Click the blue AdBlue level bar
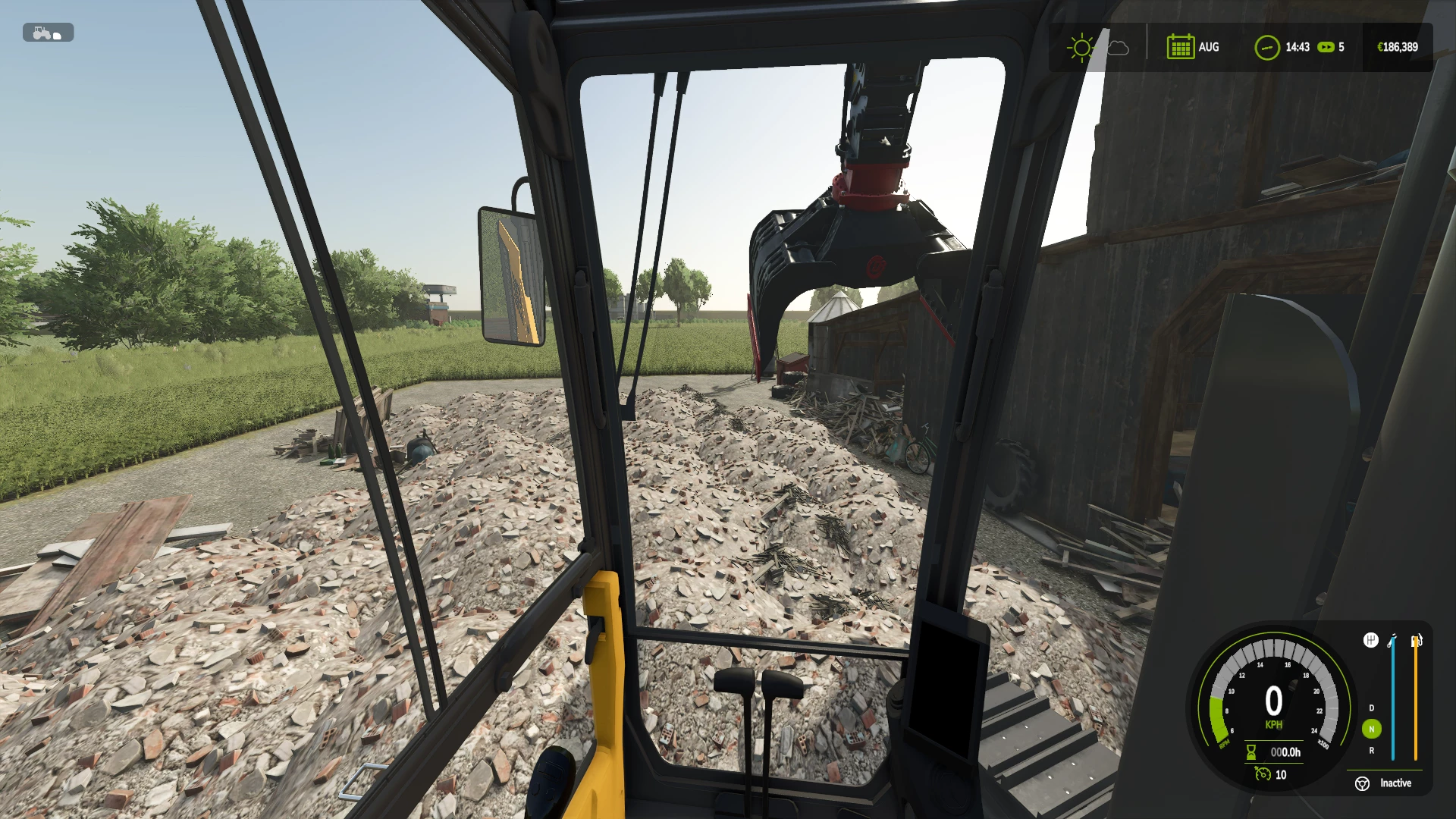Viewport: 1456px width, 819px height. click(1393, 698)
